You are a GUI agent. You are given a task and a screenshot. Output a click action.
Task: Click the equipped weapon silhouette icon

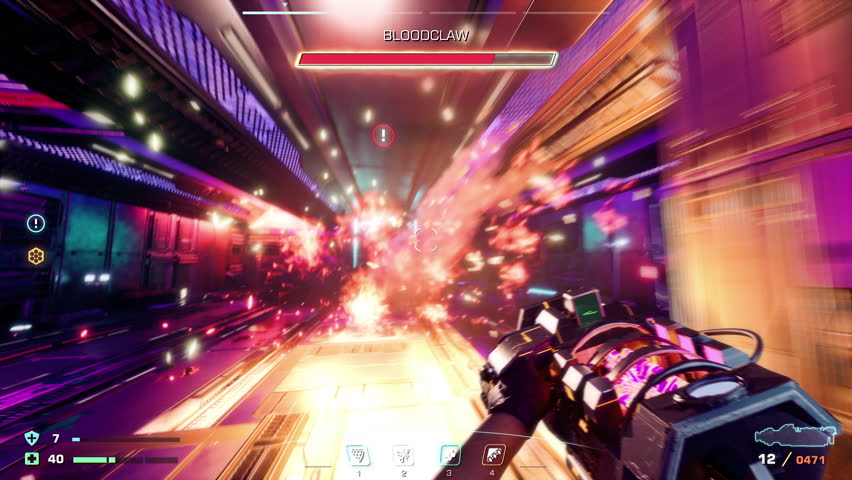(x=794, y=435)
